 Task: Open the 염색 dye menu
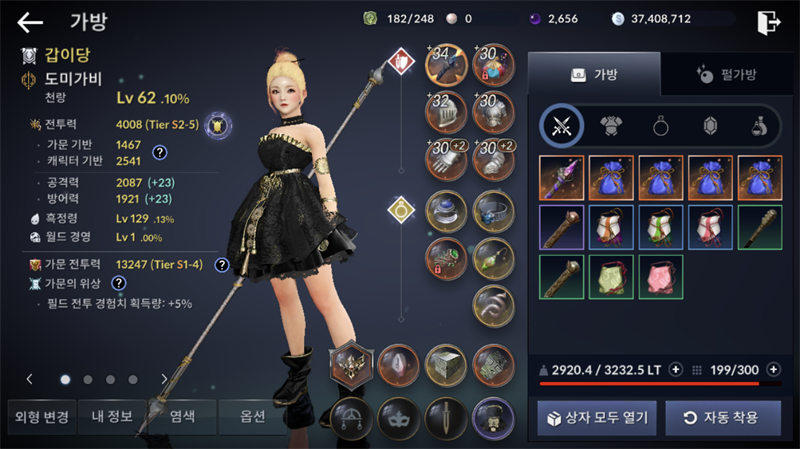(182, 416)
